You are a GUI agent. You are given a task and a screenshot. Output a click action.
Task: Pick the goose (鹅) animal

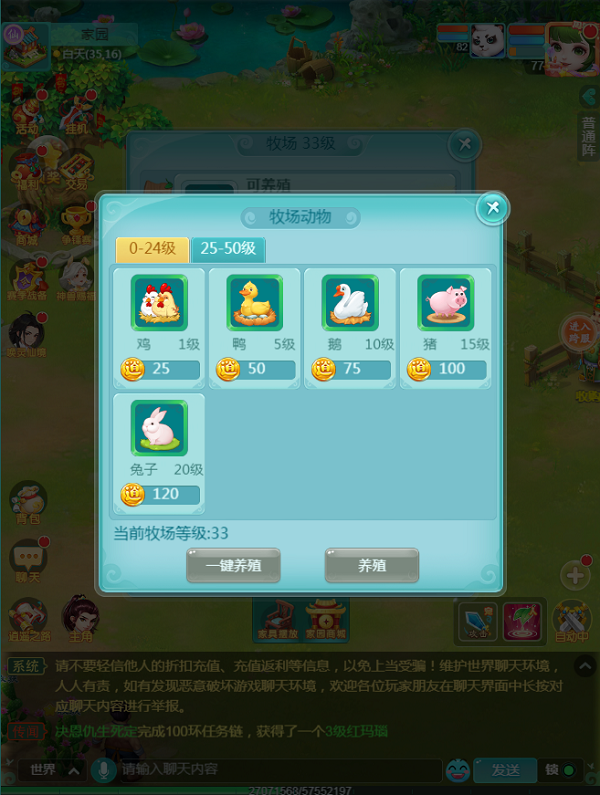click(x=350, y=304)
